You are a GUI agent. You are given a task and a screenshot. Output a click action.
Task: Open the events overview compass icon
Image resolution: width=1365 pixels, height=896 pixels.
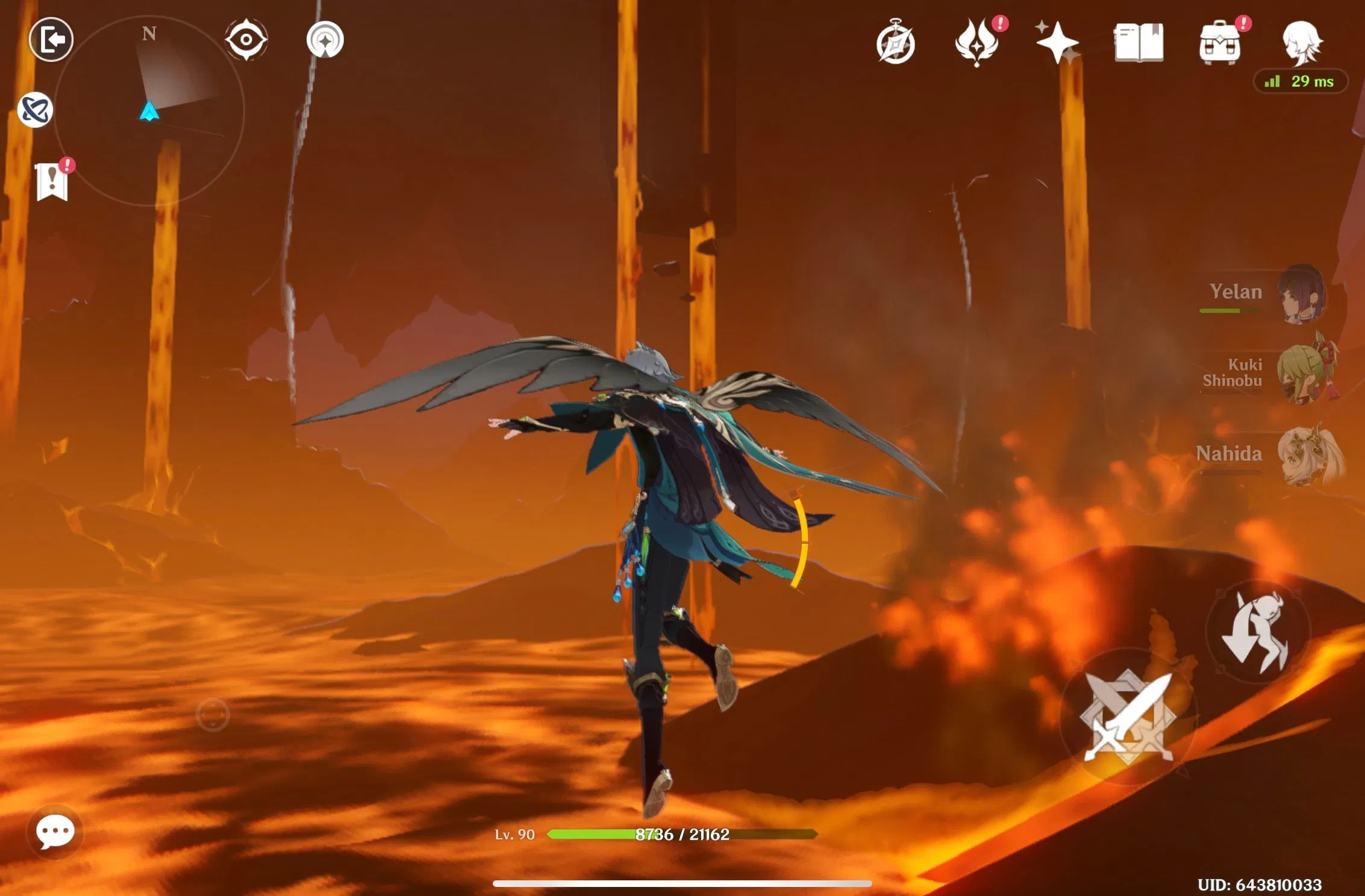tap(895, 42)
